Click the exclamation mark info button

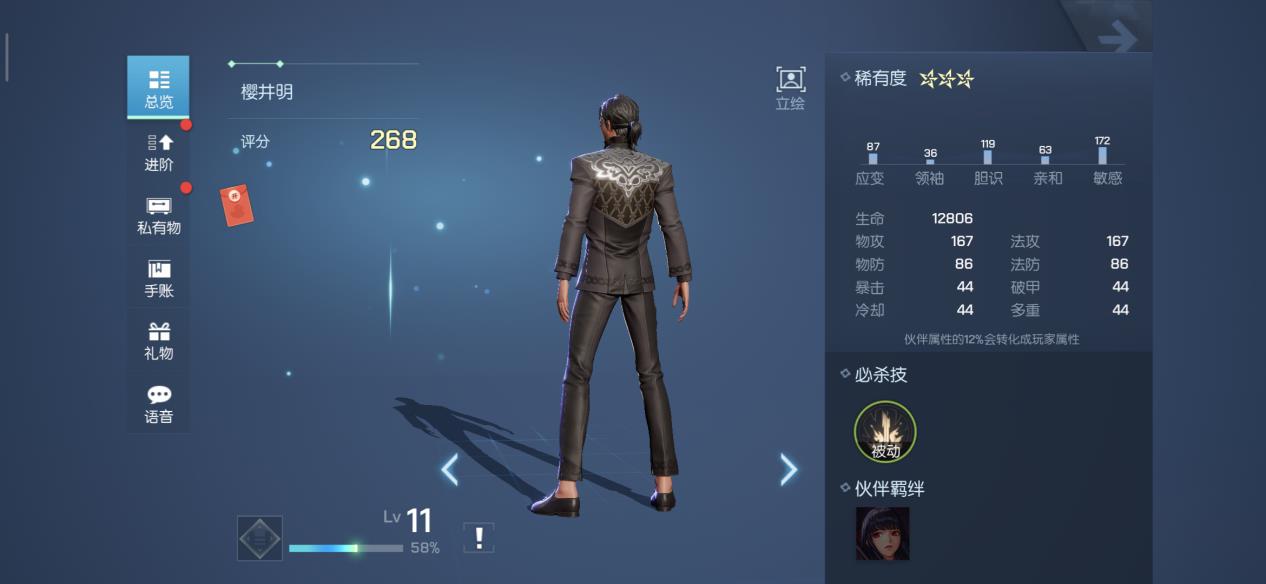click(479, 538)
